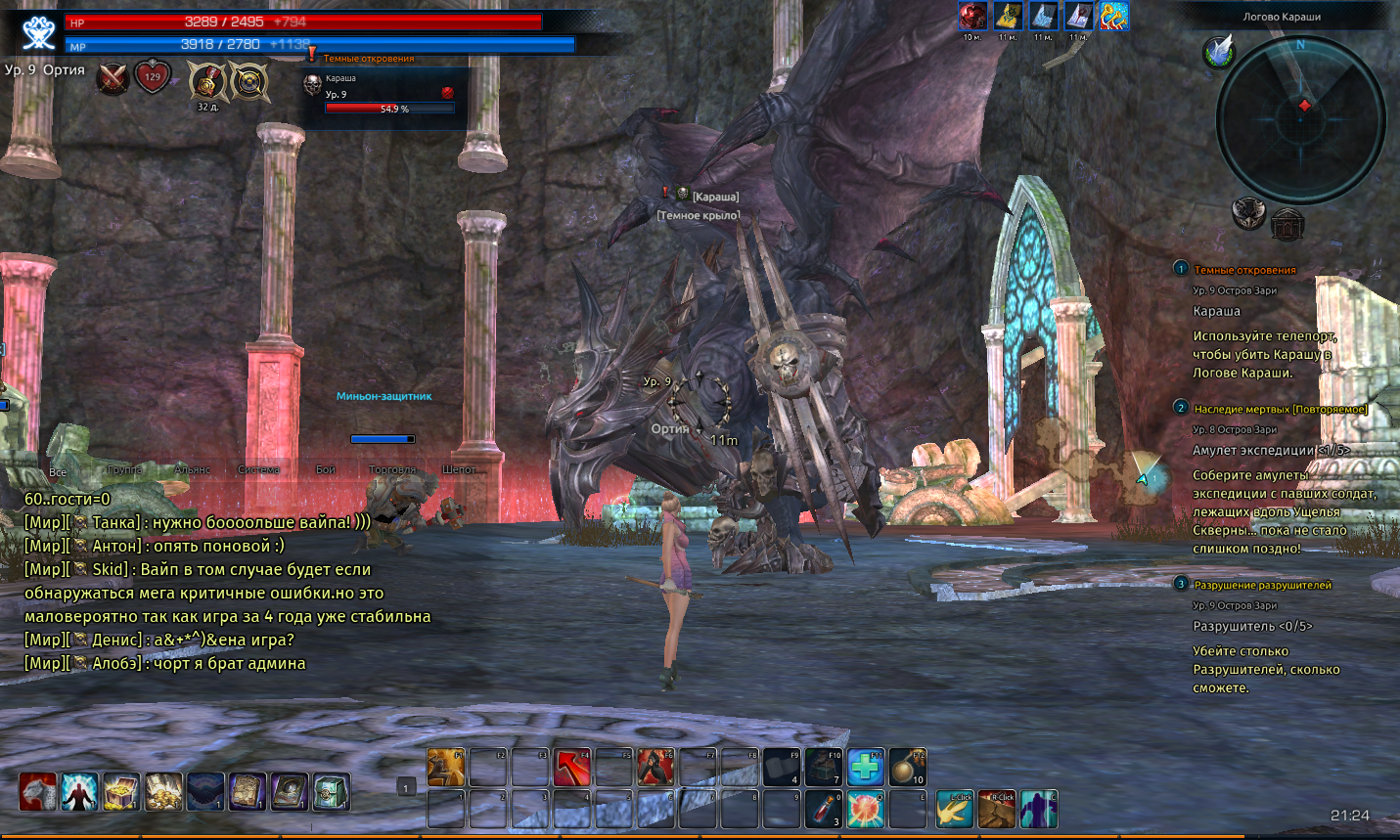Open the gold treasure chest icon
This screenshot has width=1400, height=840.
(x=121, y=792)
